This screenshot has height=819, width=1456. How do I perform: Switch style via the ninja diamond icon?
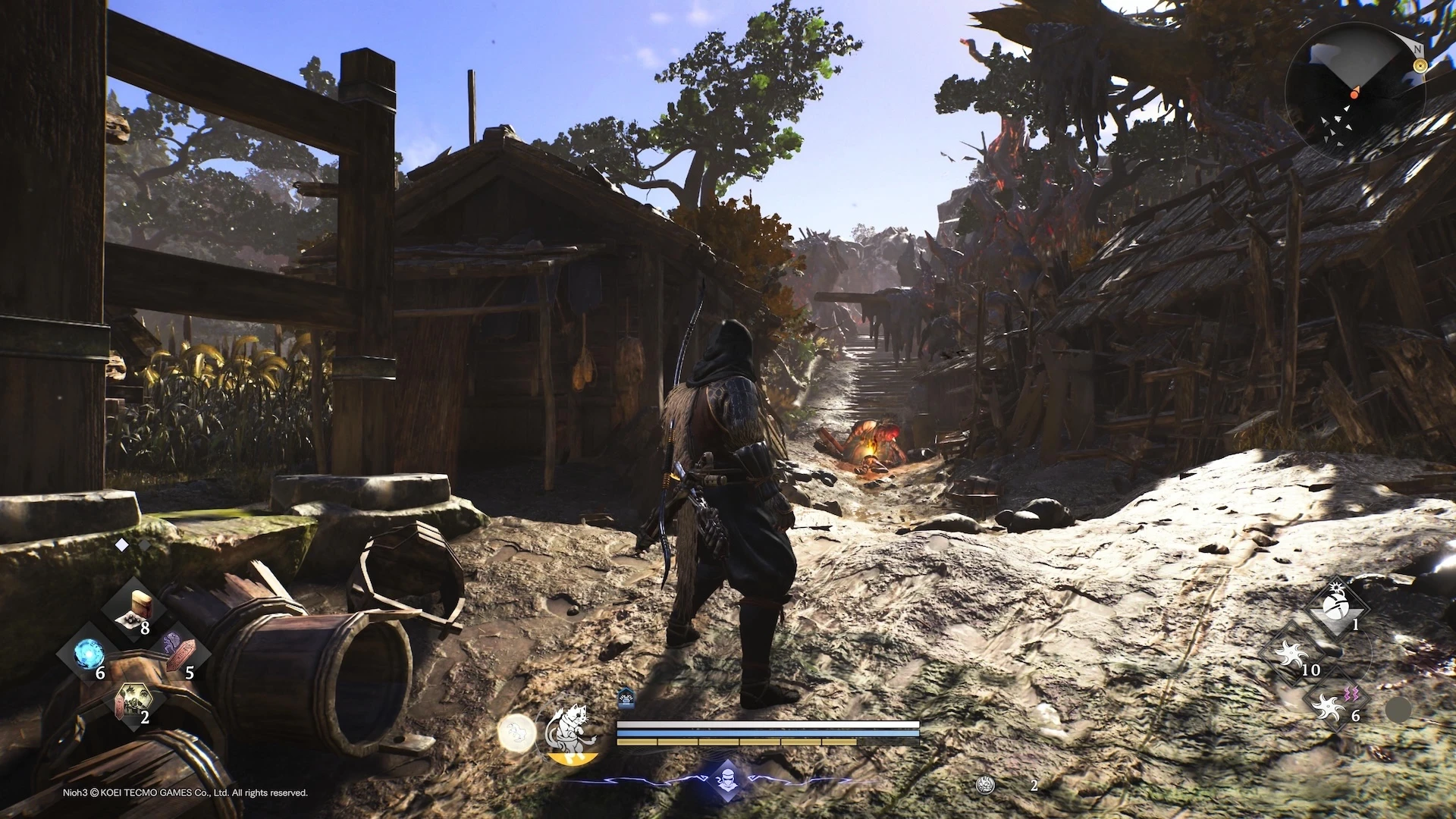coord(727,780)
